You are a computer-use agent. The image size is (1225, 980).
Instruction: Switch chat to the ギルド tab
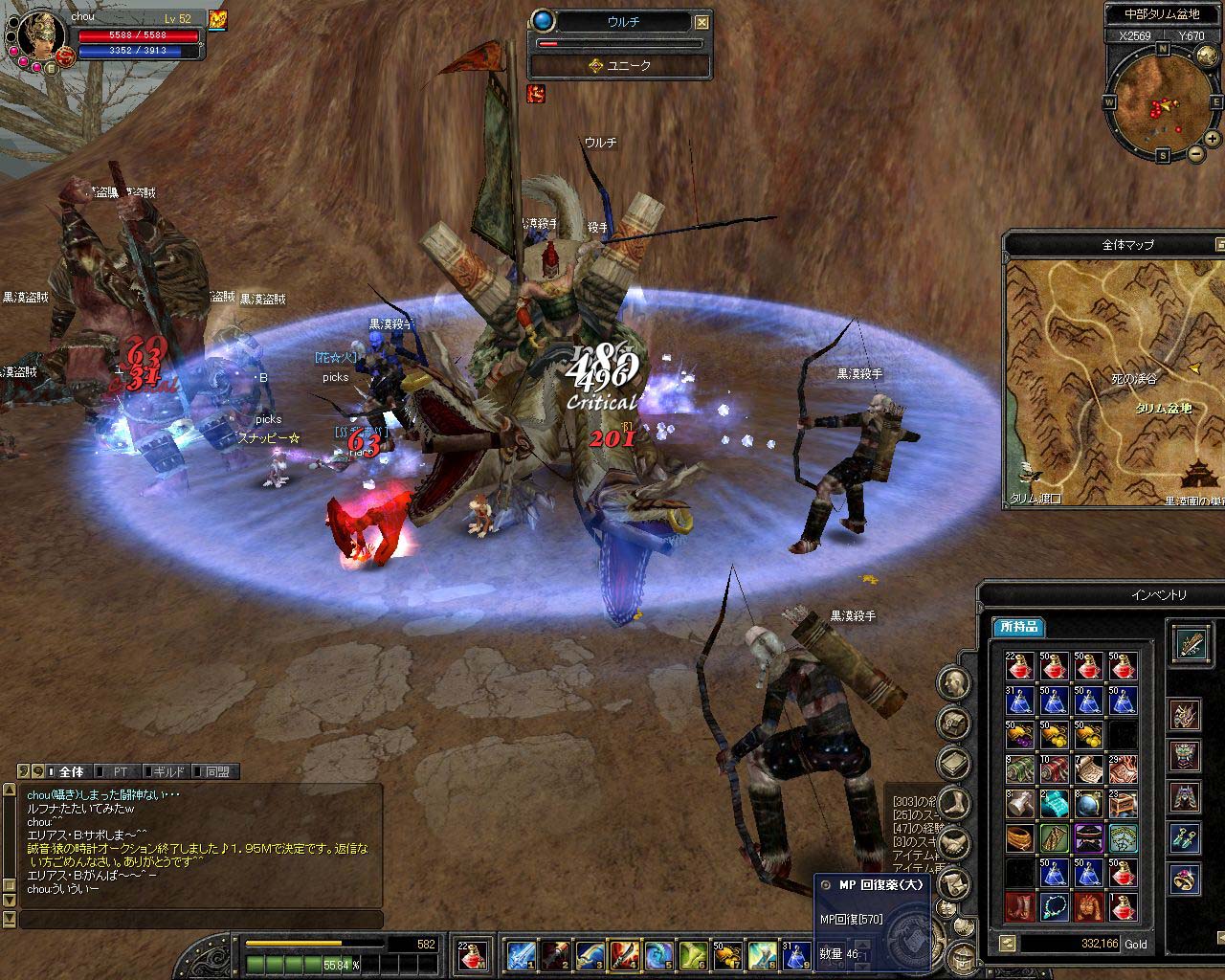tap(167, 771)
